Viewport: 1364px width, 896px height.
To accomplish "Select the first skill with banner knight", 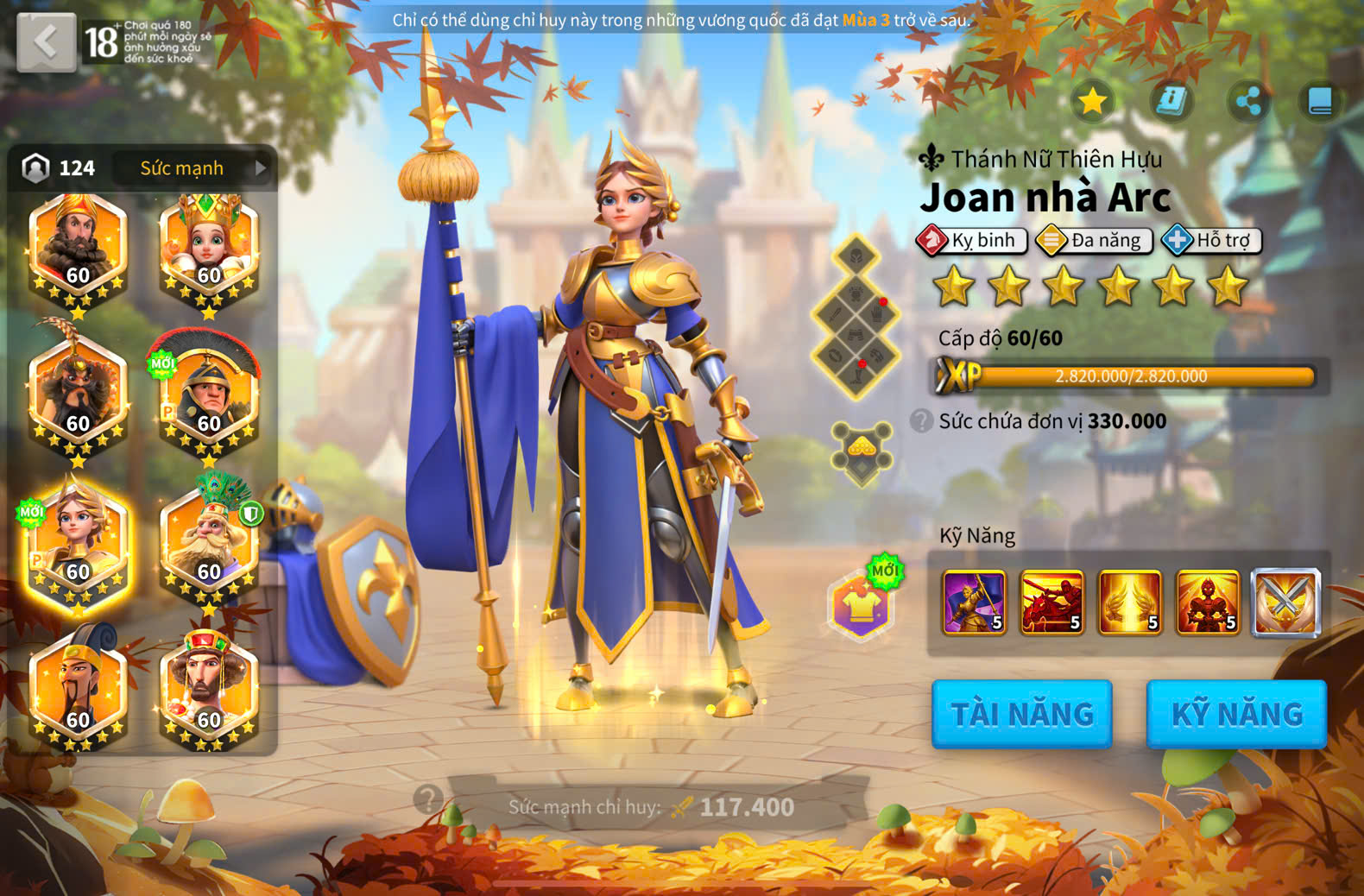I will coord(974,603).
